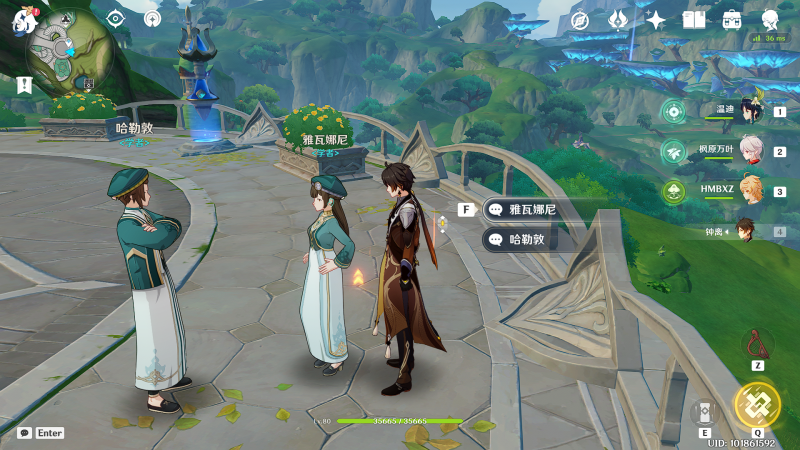Open the backpack inventory
The height and width of the screenshot is (450, 800).
point(732,19)
